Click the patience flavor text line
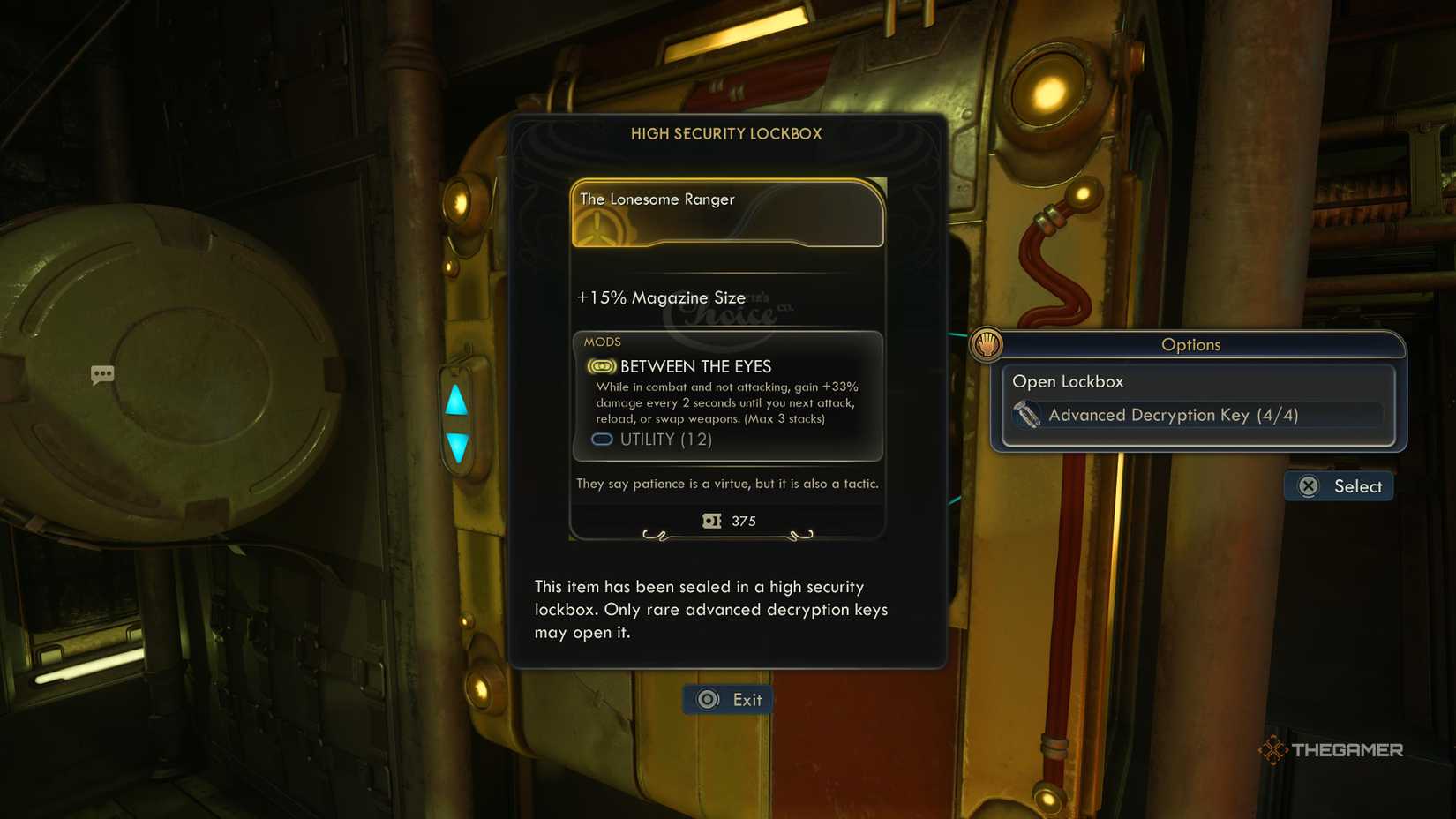The image size is (1456, 819). [x=727, y=484]
